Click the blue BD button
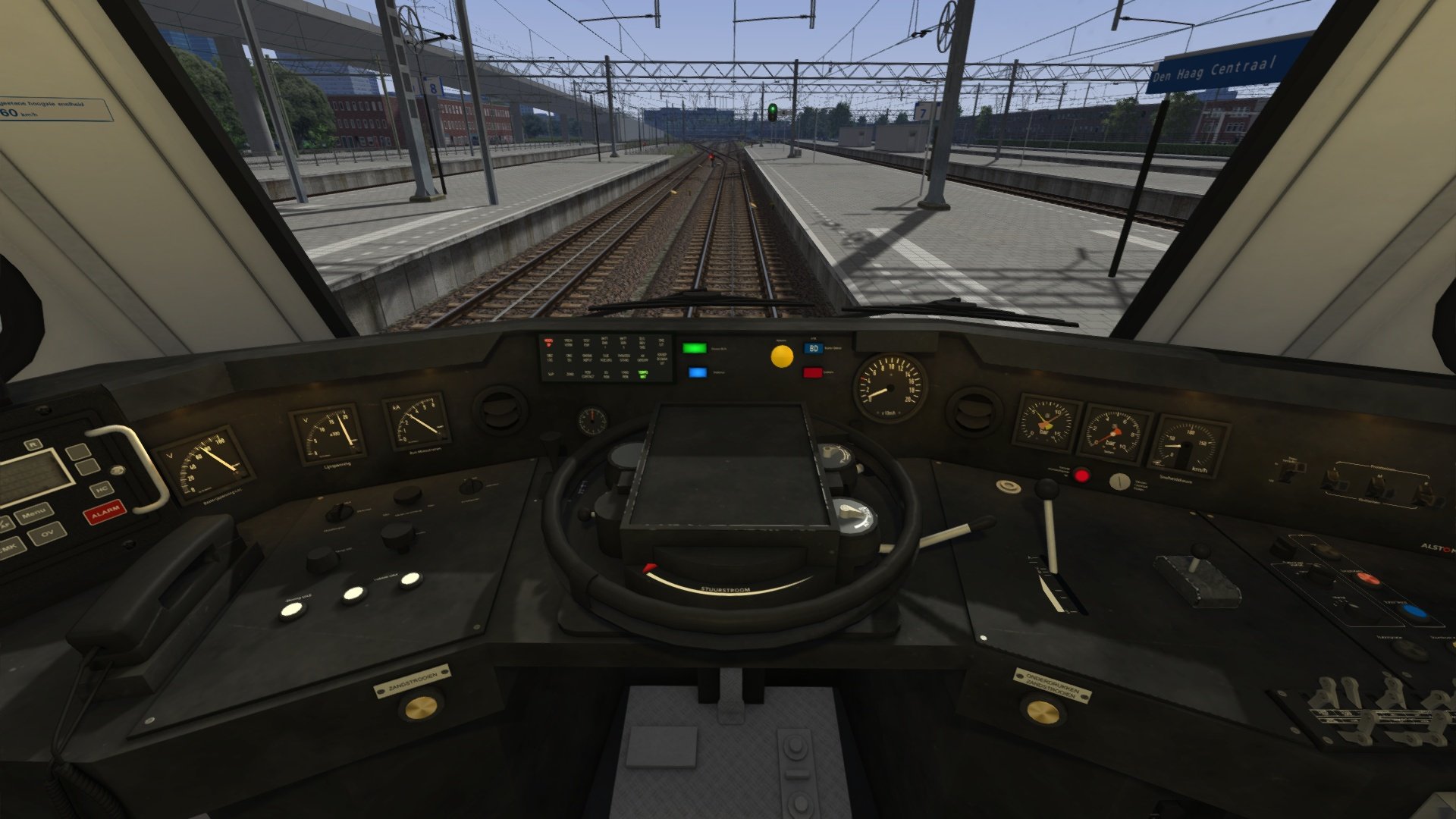Viewport: 1456px width, 819px height. (x=814, y=348)
